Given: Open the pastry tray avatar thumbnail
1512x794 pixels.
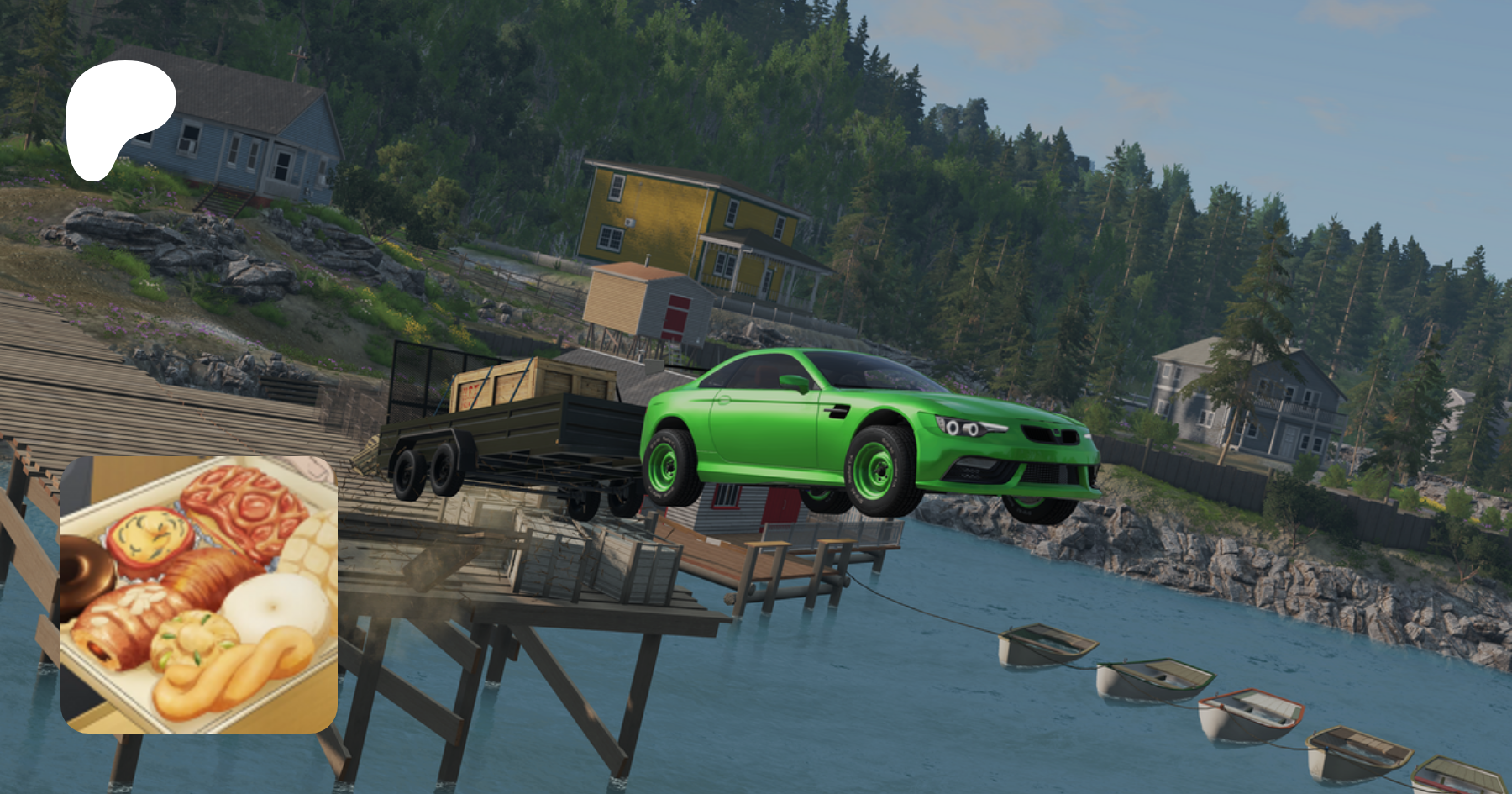Looking at the screenshot, I should (199, 594).
